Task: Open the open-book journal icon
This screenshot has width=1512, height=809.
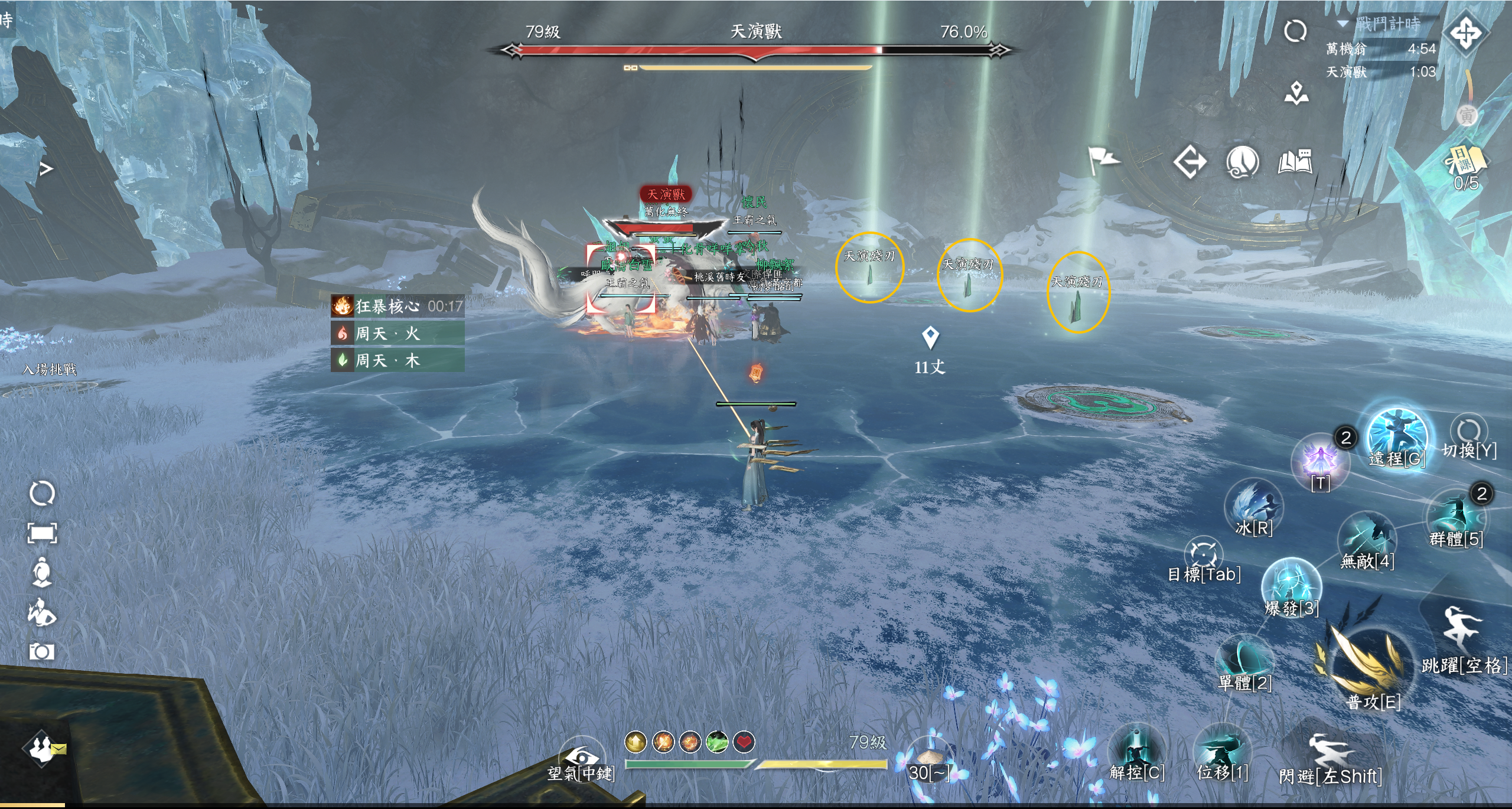Action: [1295, 162]
